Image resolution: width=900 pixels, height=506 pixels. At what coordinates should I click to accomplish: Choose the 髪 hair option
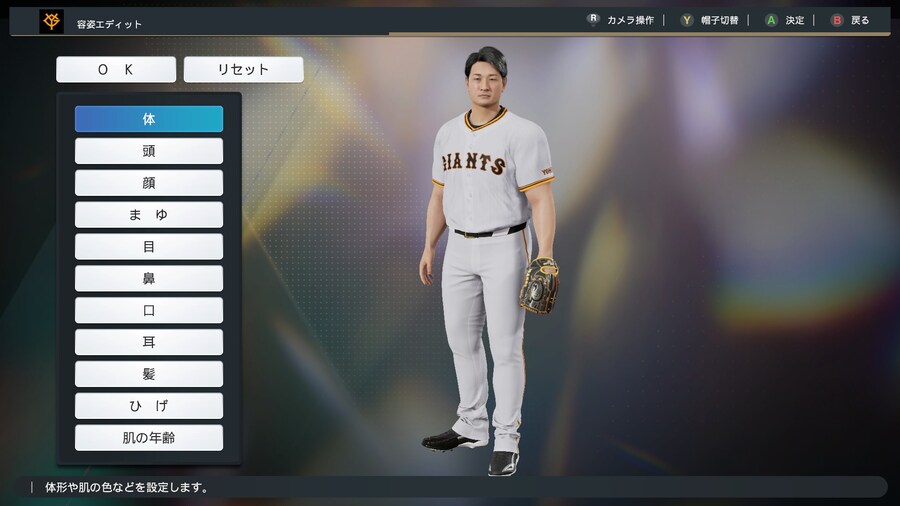click(x=149, y=374)
